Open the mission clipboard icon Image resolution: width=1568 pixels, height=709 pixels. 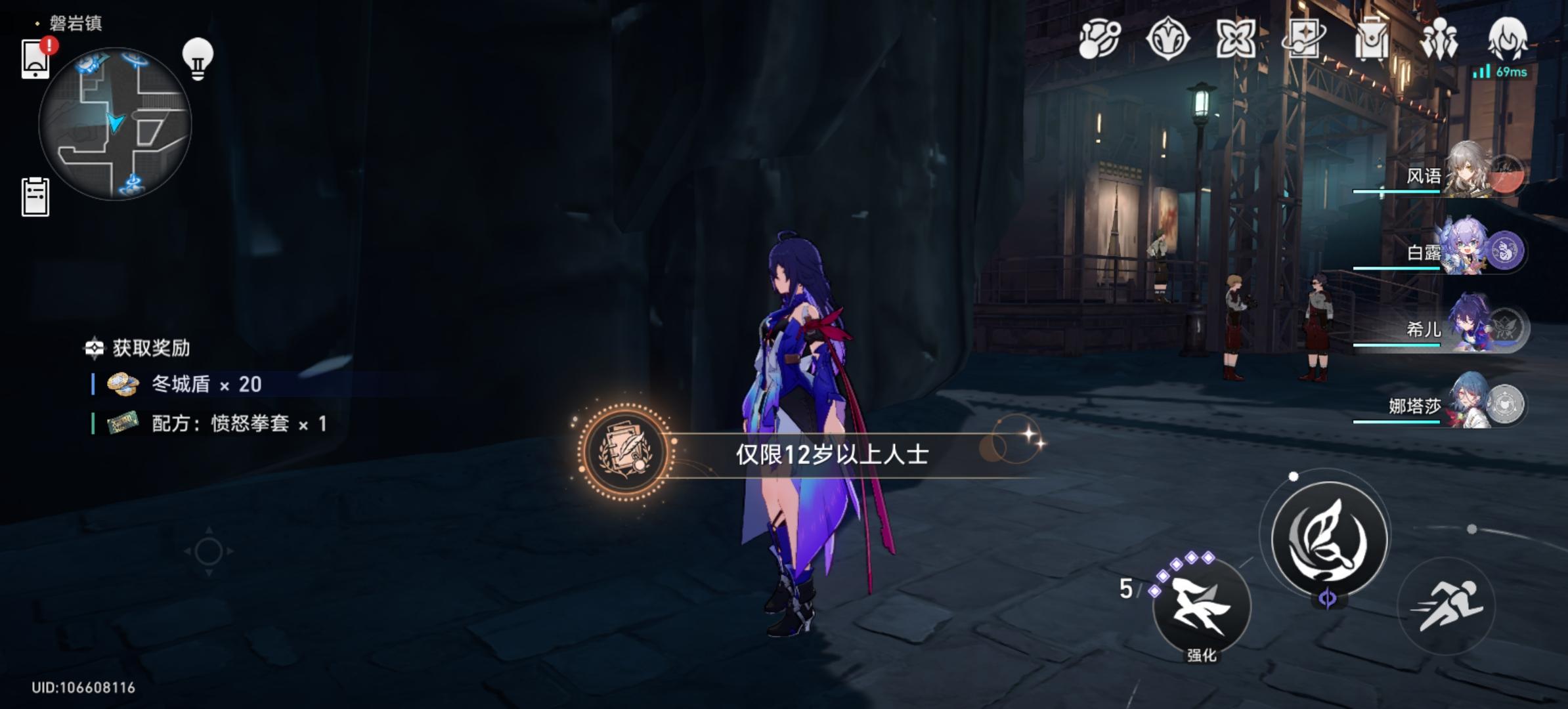click(x=35, y=196)
